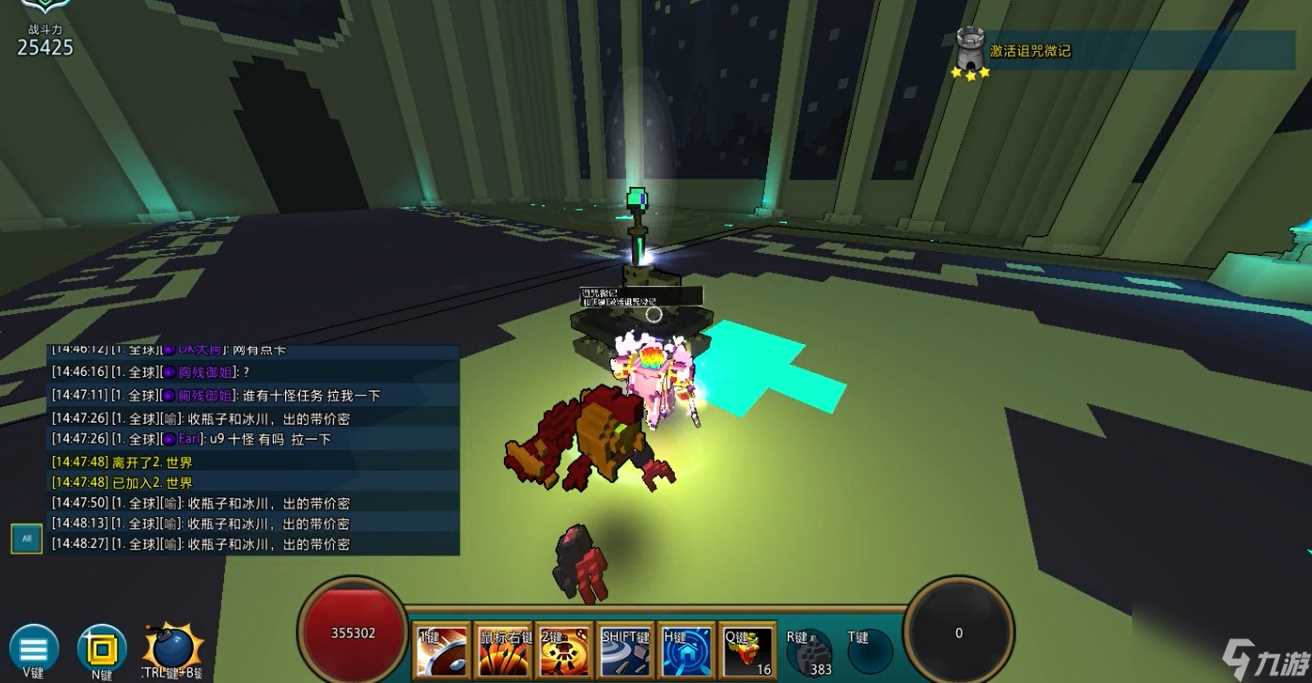Use the right-mouse fiery burst ability
Screen dimensions: 1312x683
click(x=503, y=651)
